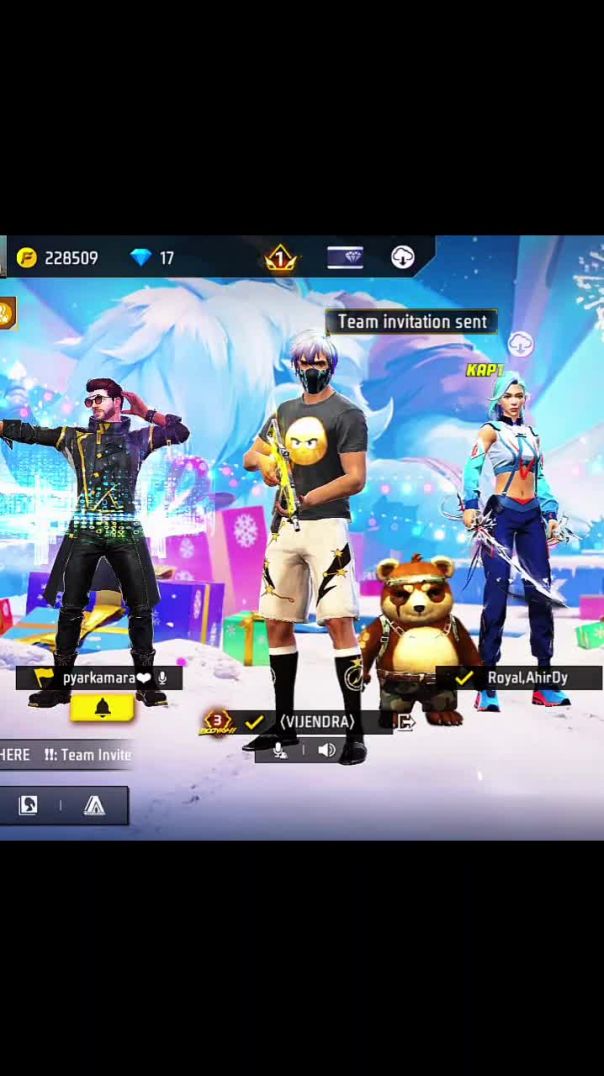Toggle the speaker volume icon
This screenshot has width=604, height=1076.
point(326,750)
